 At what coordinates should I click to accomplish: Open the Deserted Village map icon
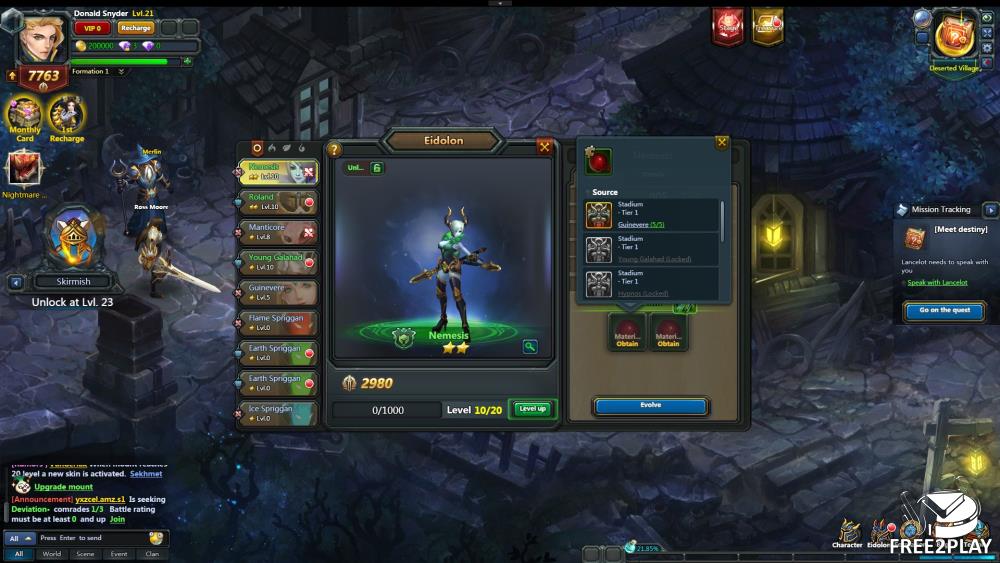pos(953,40)
